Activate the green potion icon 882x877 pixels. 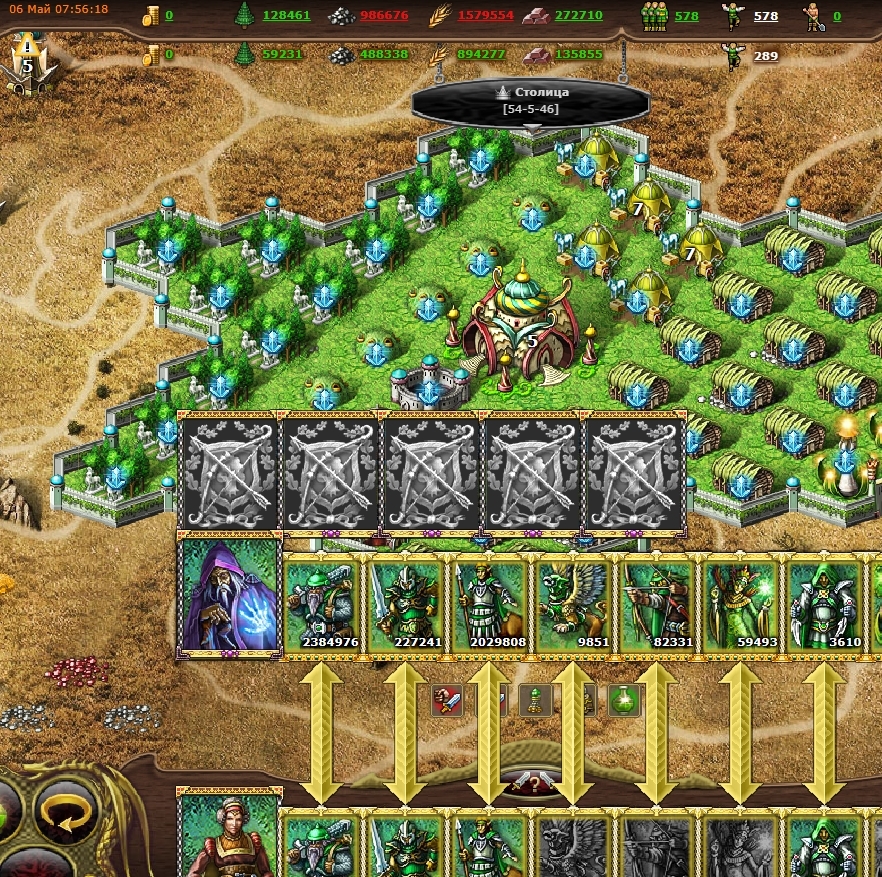point(623,699)
